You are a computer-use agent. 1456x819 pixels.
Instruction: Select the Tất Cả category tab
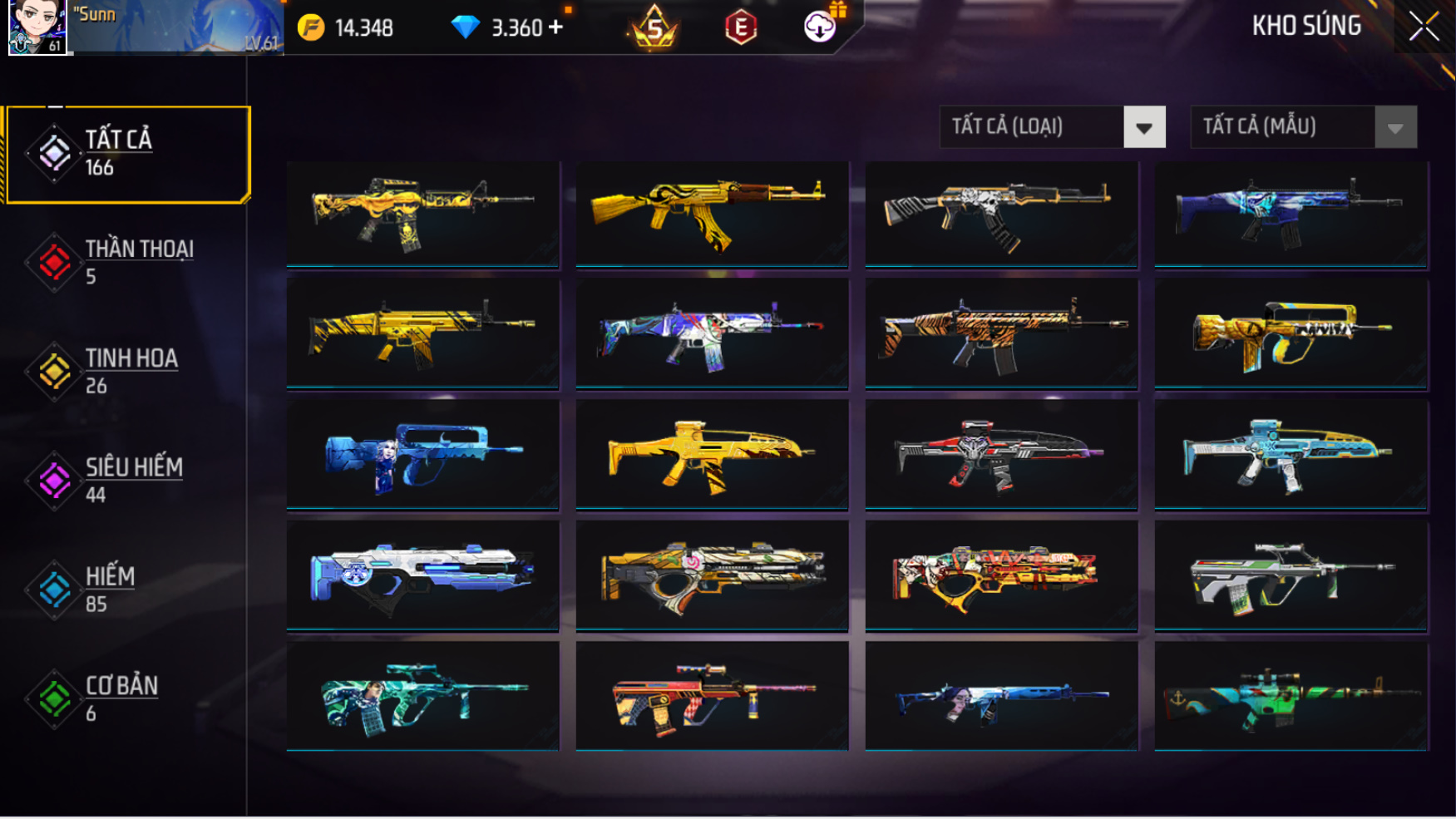click(128, 154)
